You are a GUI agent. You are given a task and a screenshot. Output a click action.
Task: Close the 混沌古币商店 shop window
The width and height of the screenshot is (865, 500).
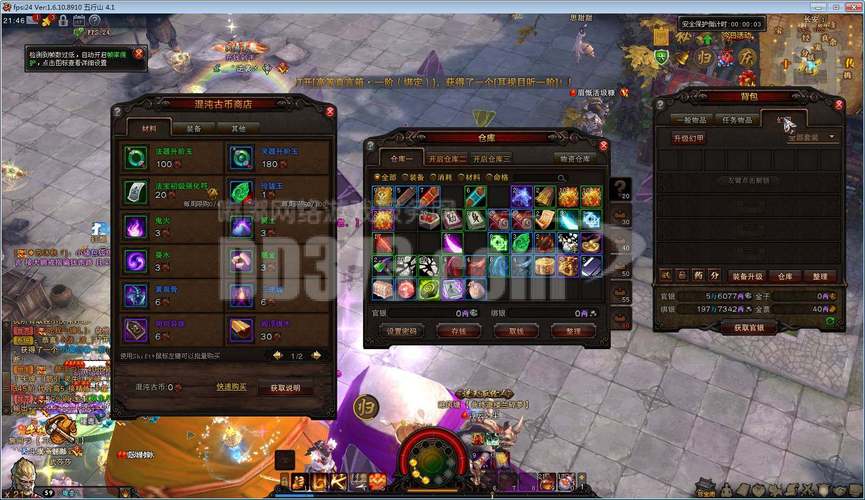331,112
